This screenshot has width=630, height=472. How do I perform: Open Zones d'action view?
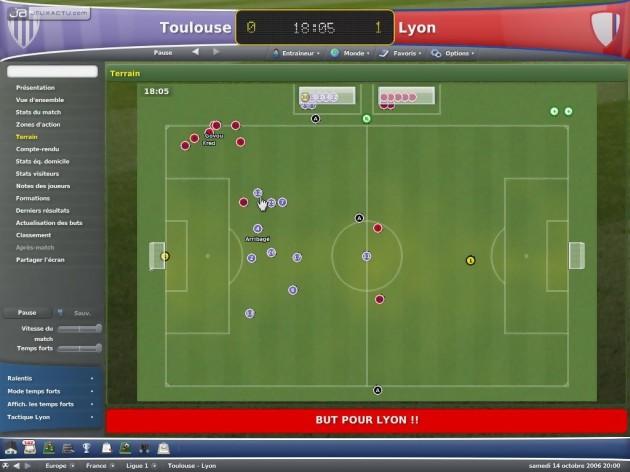(39, 124)
